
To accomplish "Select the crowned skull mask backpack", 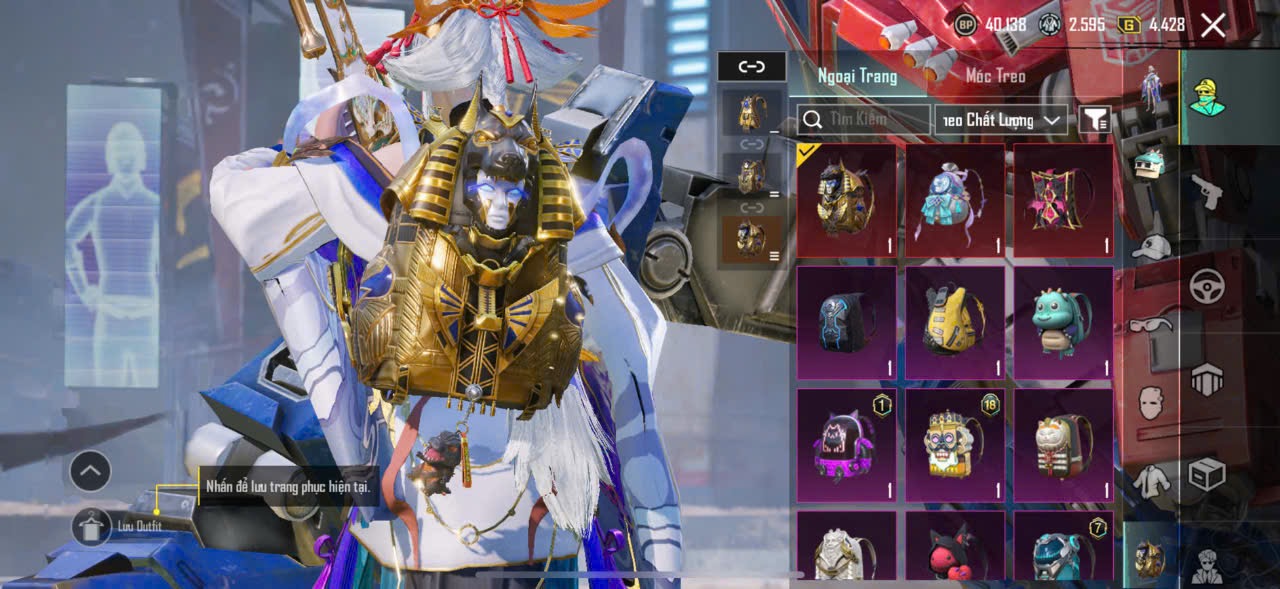I will [955, 445].
